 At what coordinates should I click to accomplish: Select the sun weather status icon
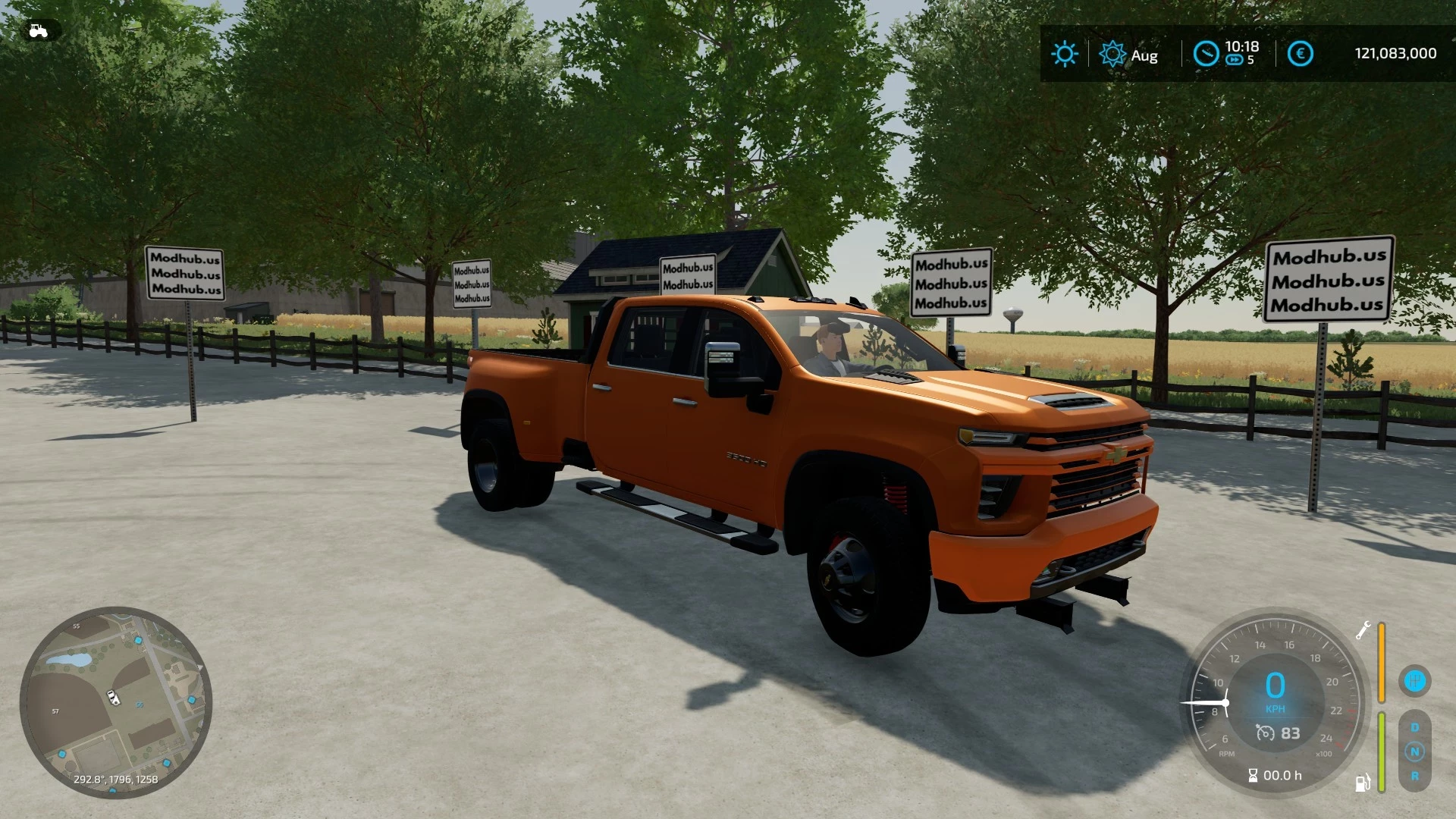(1065, 53)
